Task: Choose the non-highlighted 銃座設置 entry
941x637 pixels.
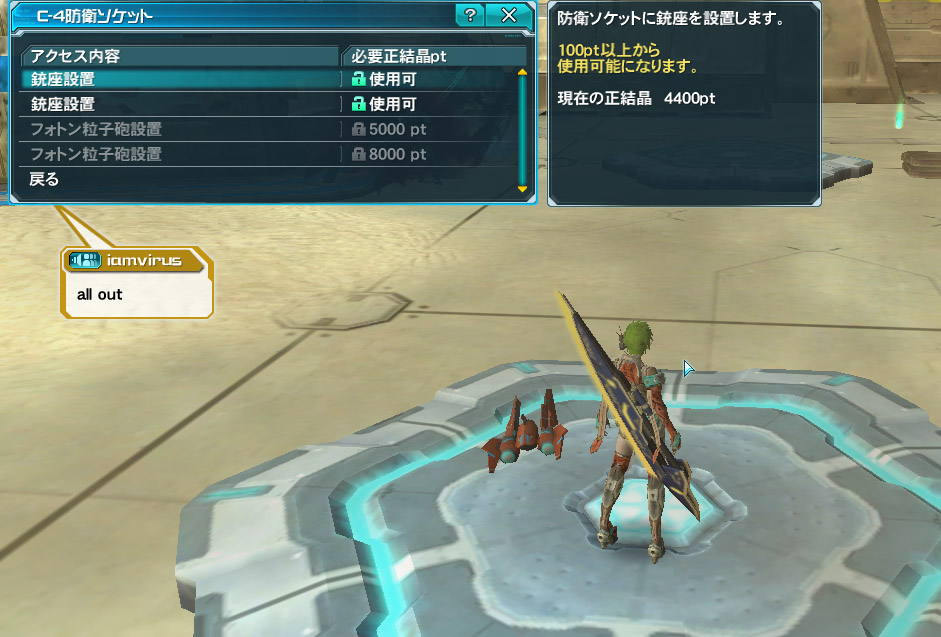Action: pyautogui.click(x=180, y=104)
